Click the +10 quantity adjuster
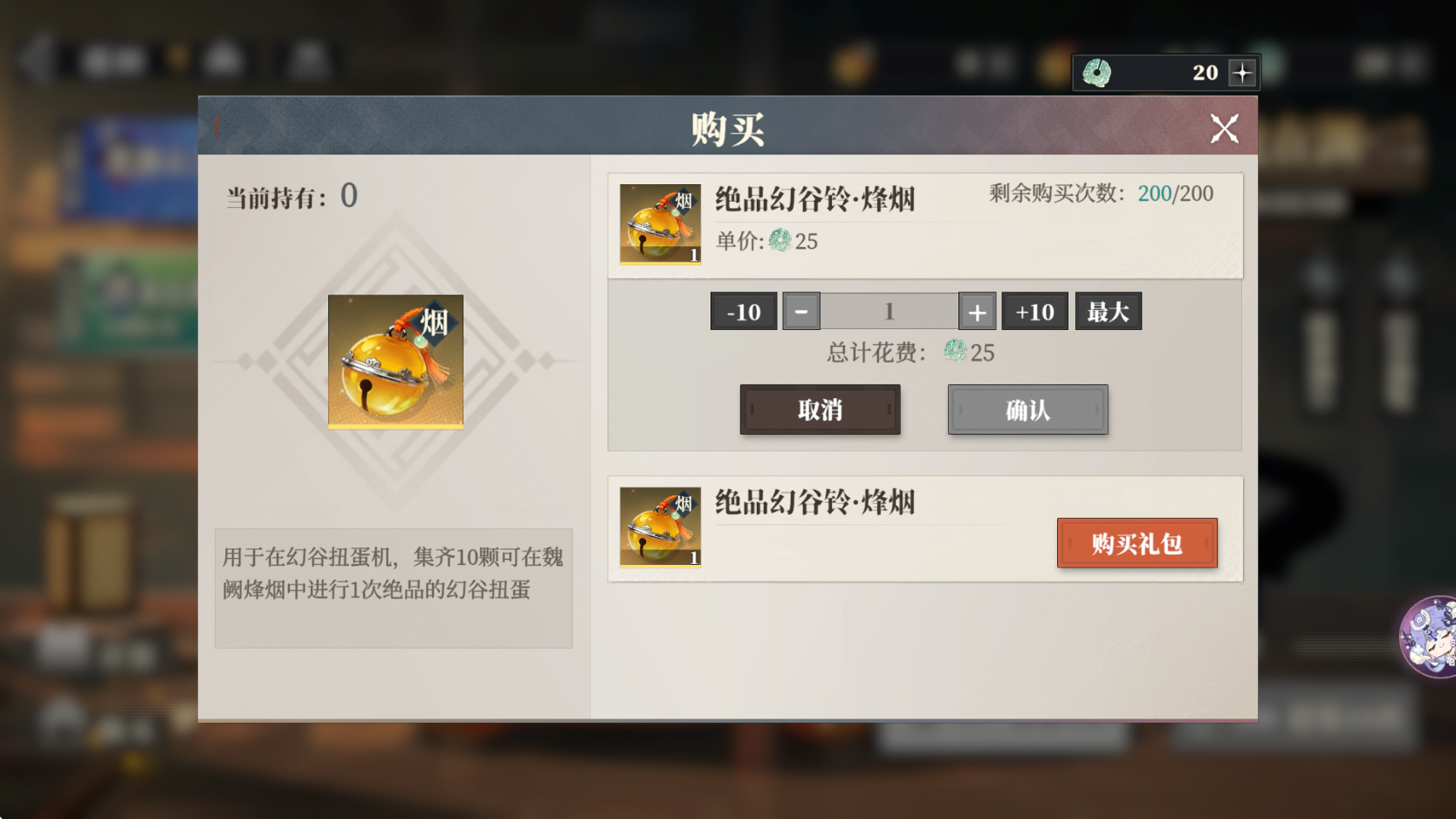Screen dimensions: 1456x819 pos(1034,311)
